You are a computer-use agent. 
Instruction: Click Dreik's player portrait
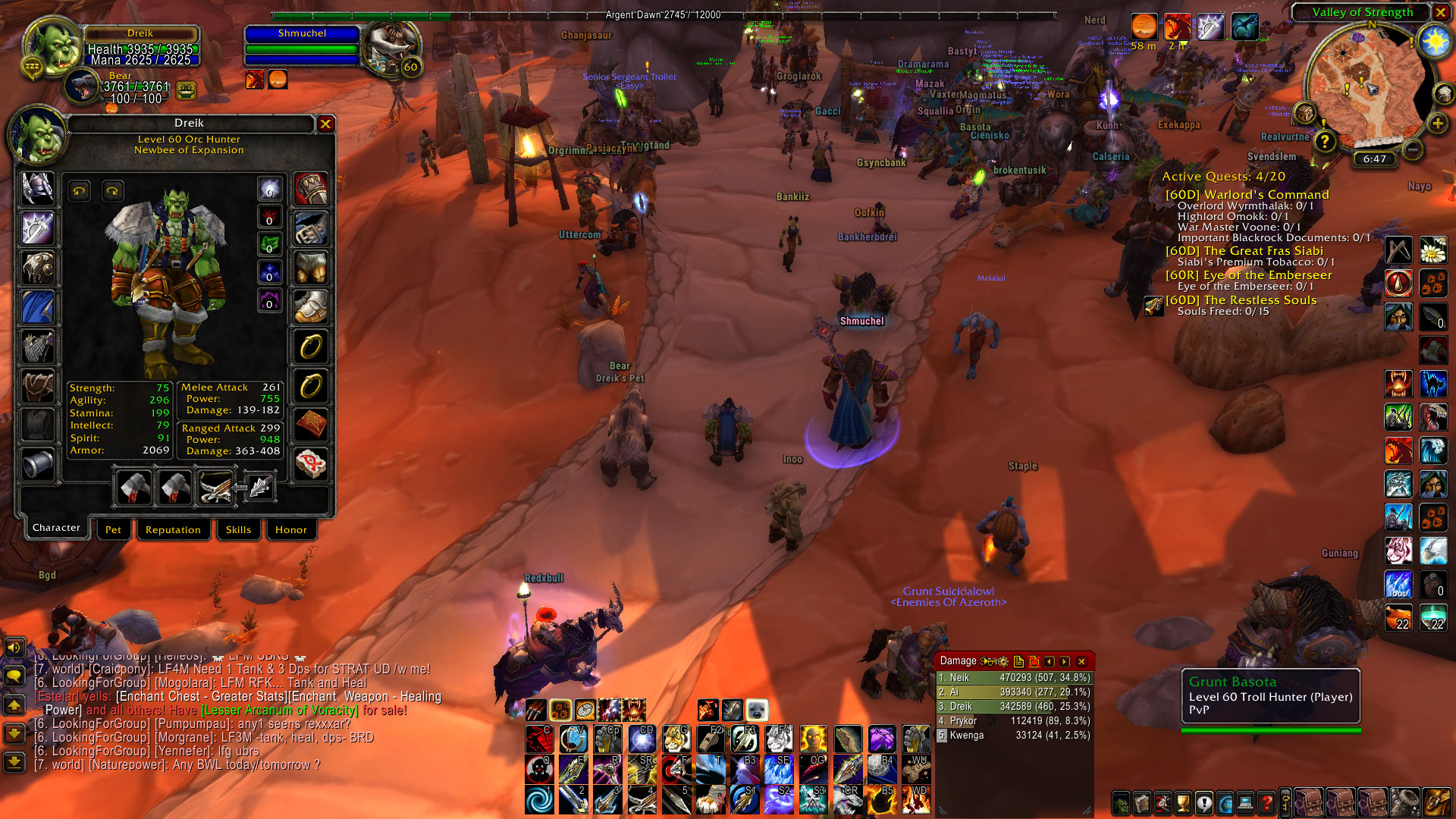[53, 47]
